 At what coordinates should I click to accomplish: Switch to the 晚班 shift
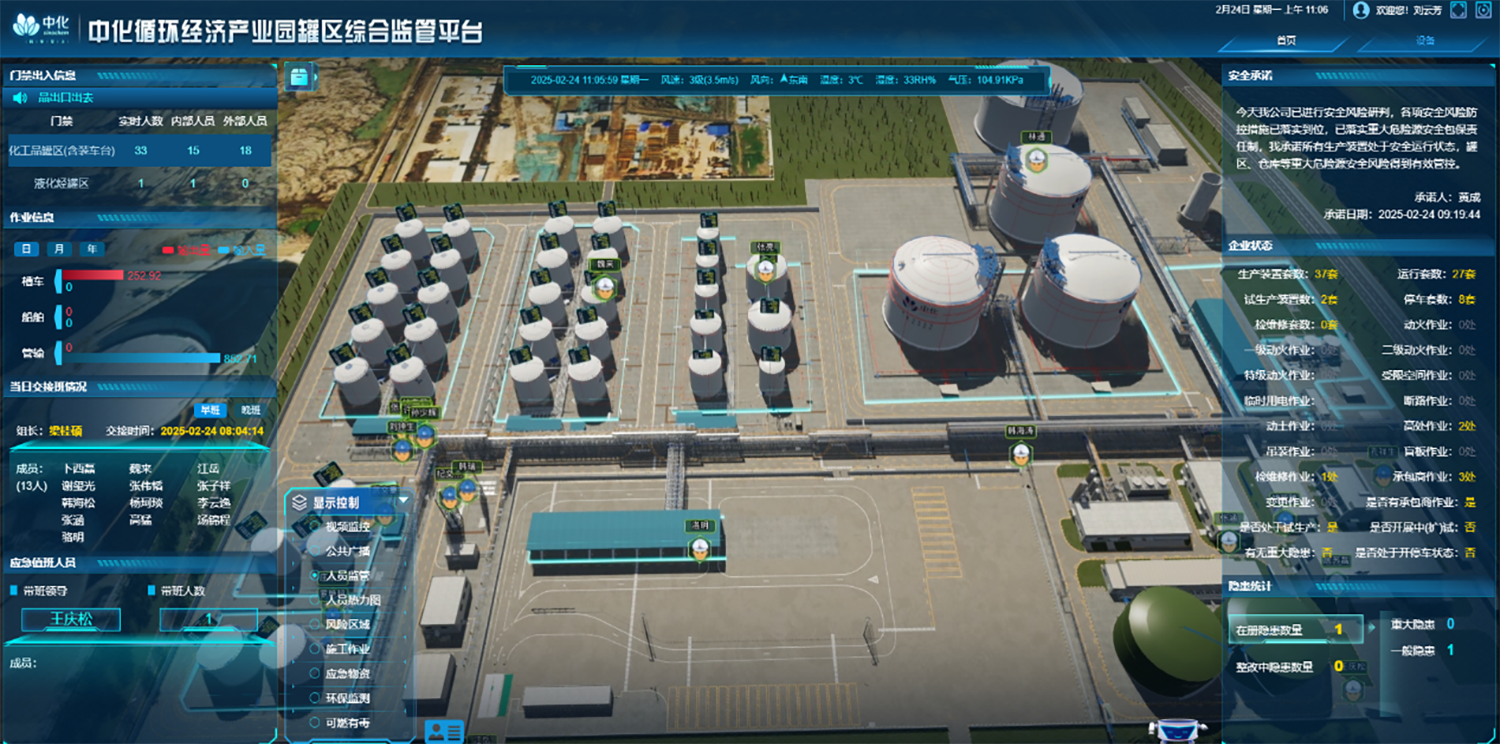(x=250, y=410)
